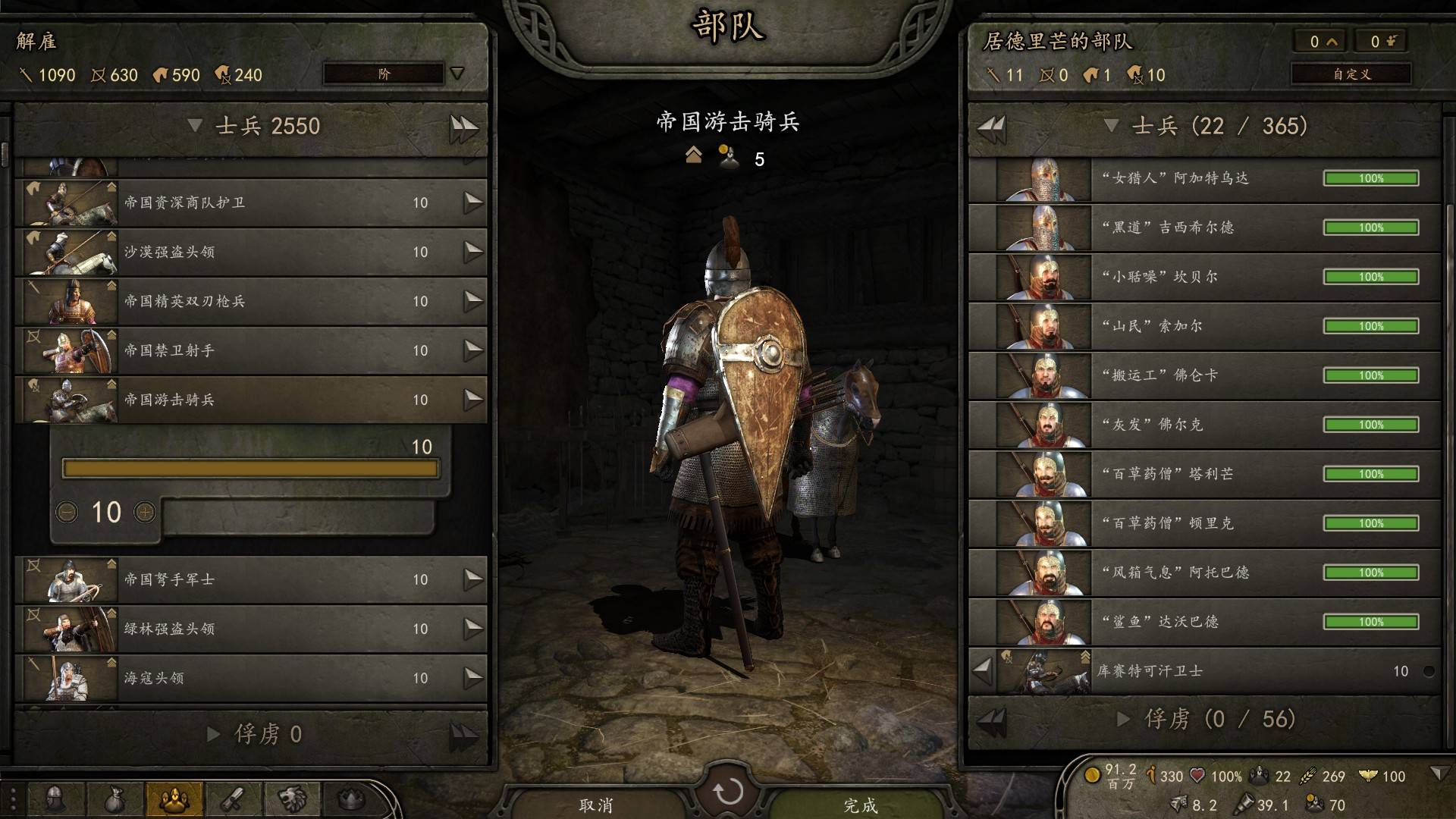Open the character helmet tab
This screenshot has width=1456, height=819.
point(55,799)
